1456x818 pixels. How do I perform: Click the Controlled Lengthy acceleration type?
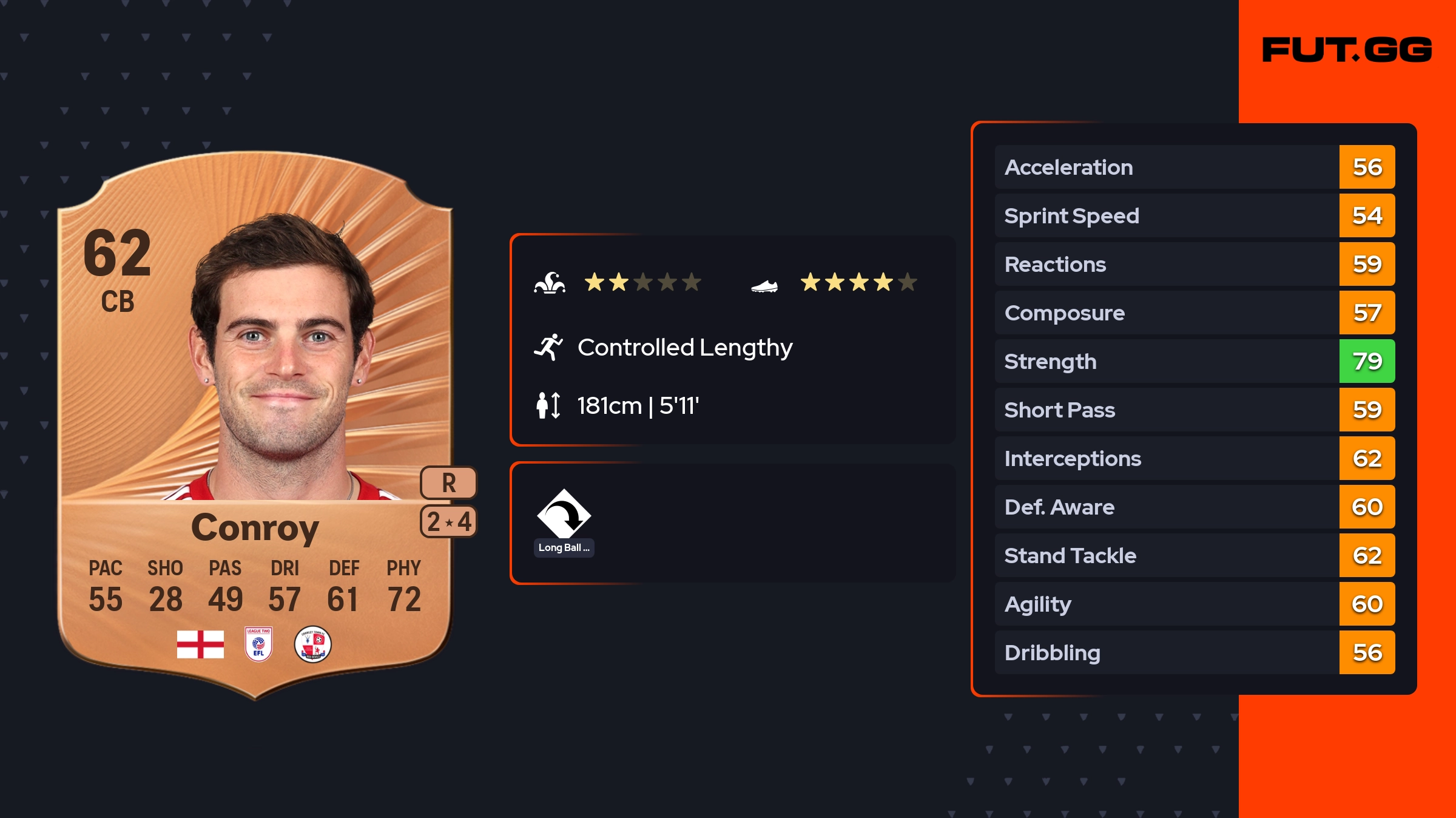coord(684,348)
